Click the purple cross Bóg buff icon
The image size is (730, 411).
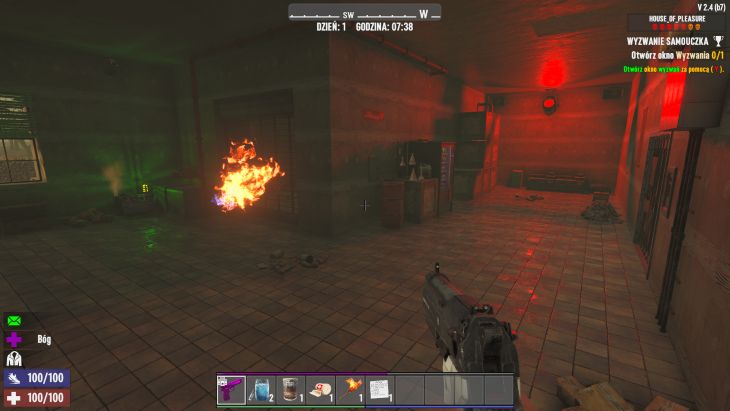14,340
